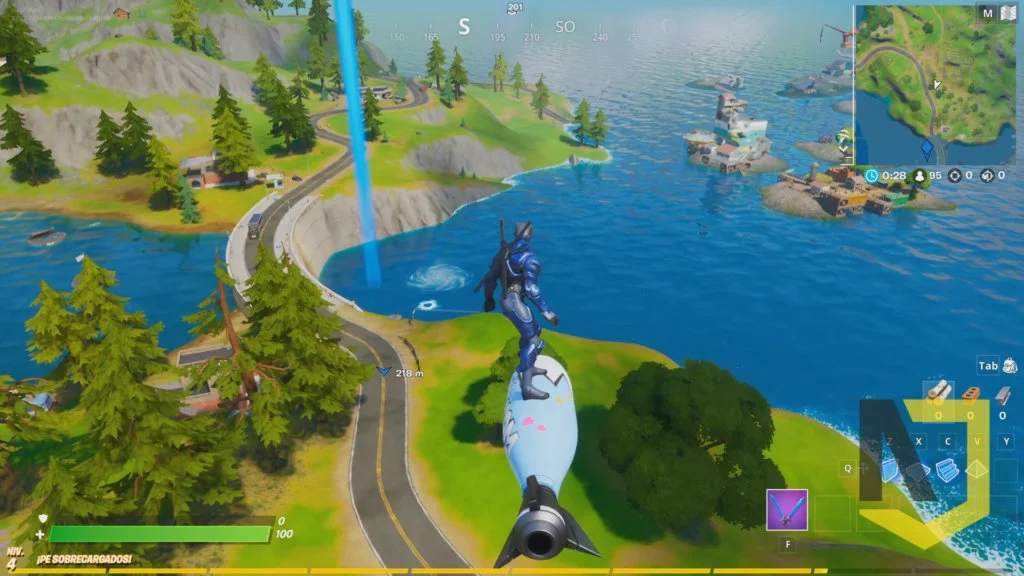Image resolution: width=1024 pixels, height=576 pixels.
Task: Open the full map icon
Action: (x=1009, y=13)
